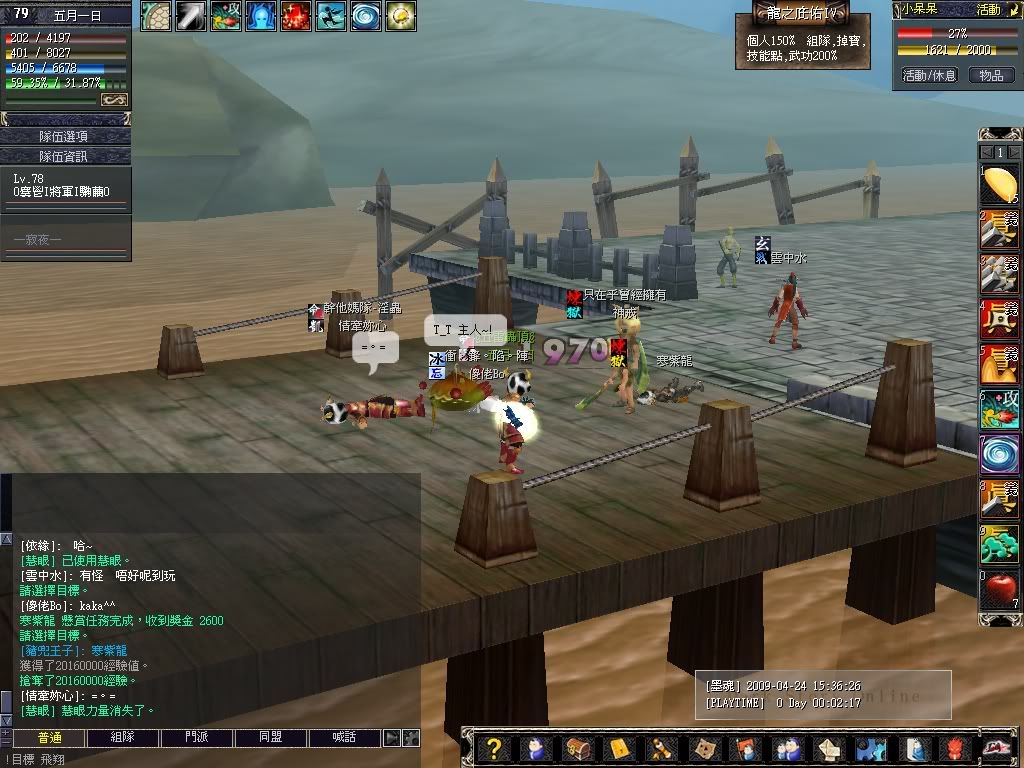
Task: Select the 門派 chat tab
Action: (197, 738)
